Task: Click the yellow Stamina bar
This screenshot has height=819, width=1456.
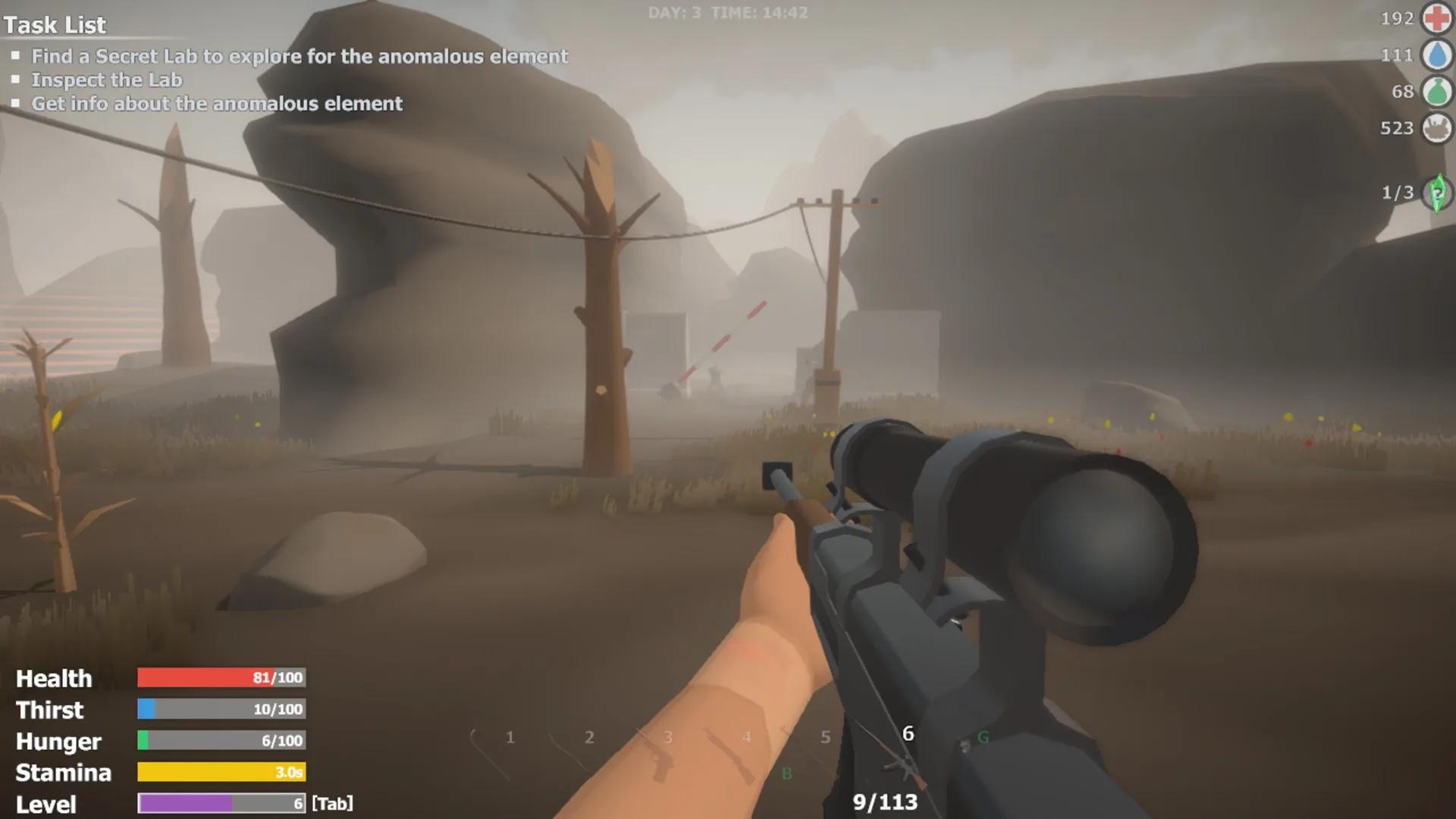Action: (x=220, y=773)
